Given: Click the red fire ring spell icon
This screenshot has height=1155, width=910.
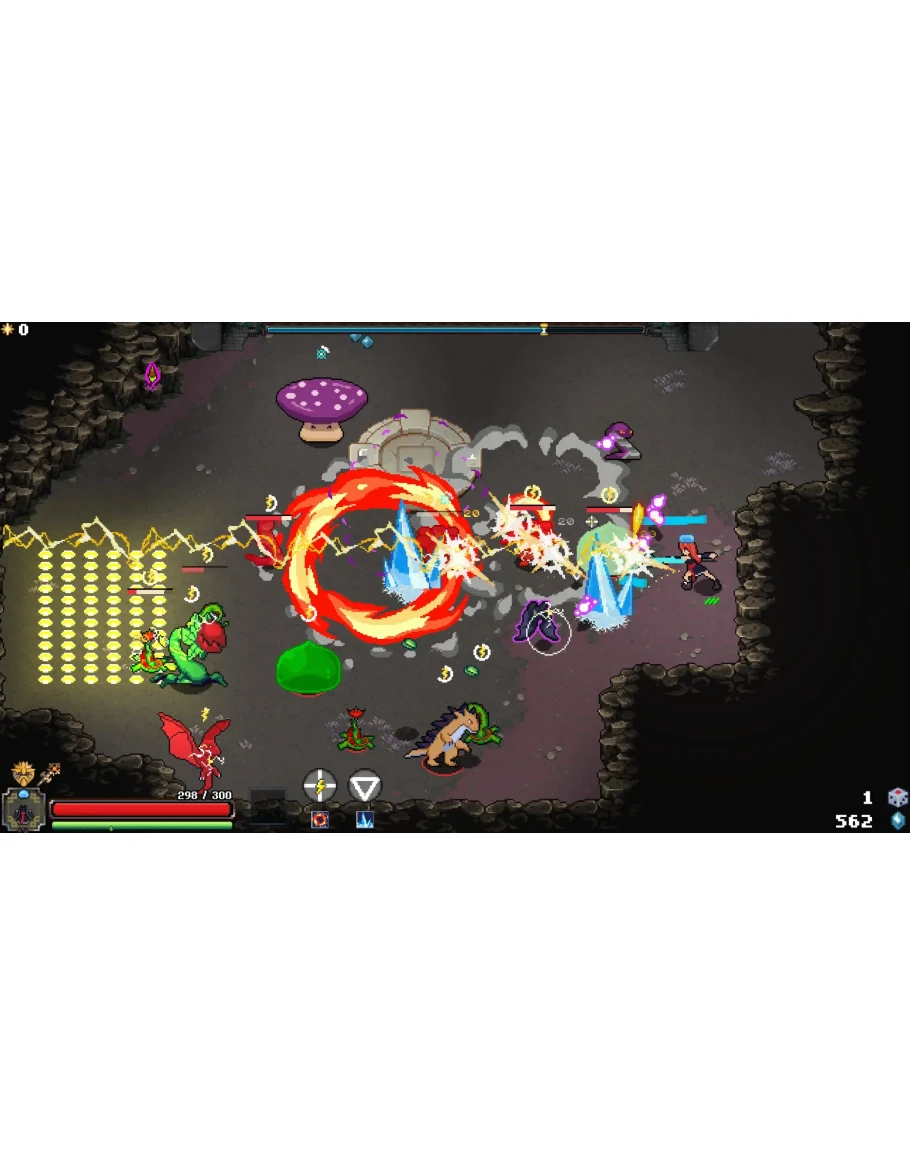Looking at the screenshot, I should [320, 820].
